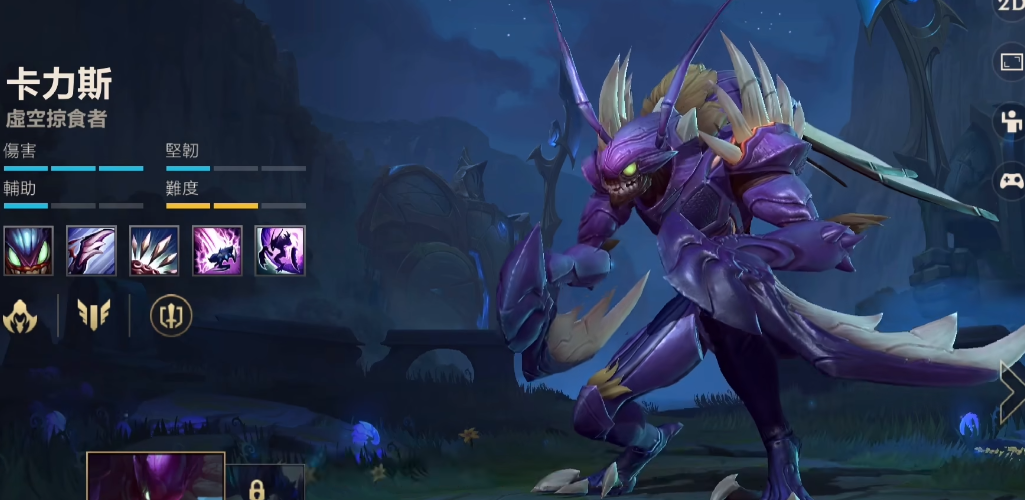Open the circled sword recommended build icon
This screenshot has width=1025, height=500.
[170, 316]
